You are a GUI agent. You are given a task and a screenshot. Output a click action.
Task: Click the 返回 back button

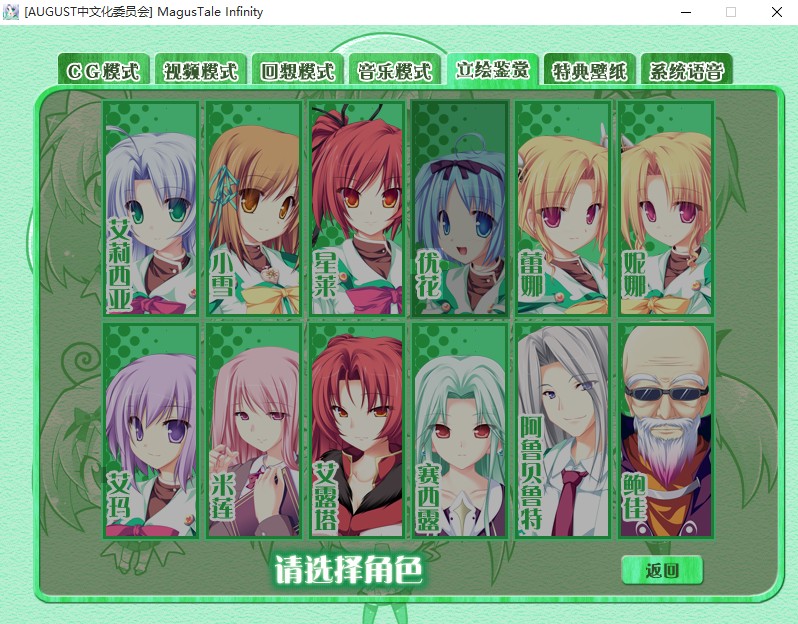(x=662, y=570)
